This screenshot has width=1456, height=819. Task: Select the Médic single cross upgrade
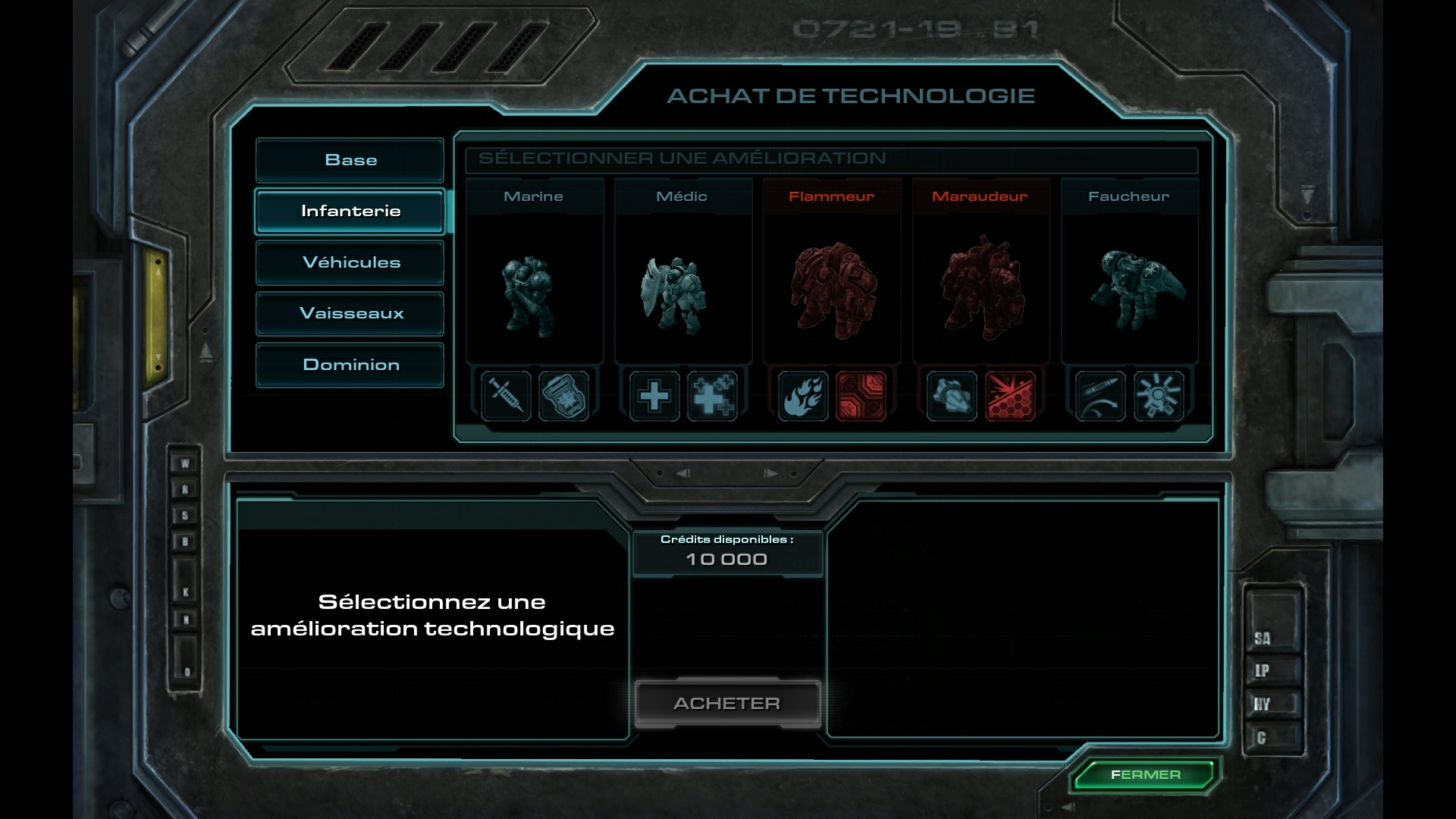pos(654,395)
